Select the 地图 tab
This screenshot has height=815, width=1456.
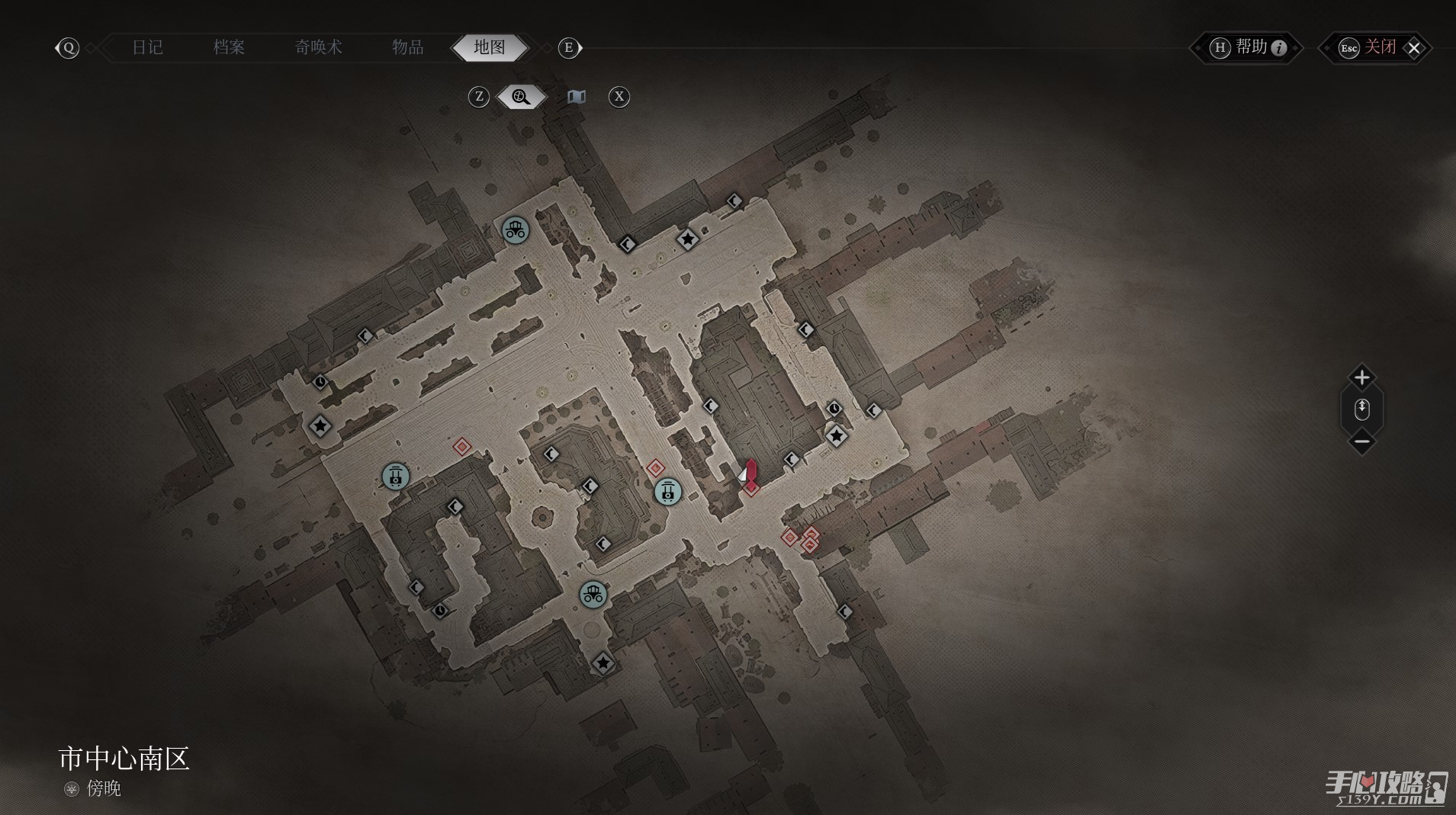pos(489,47)
